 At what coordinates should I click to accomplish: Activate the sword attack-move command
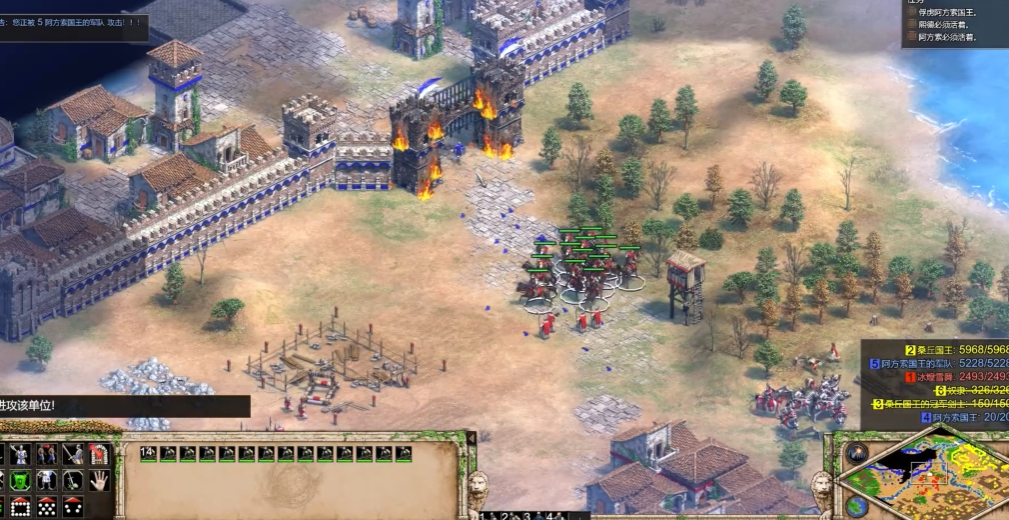click(72, 455)
